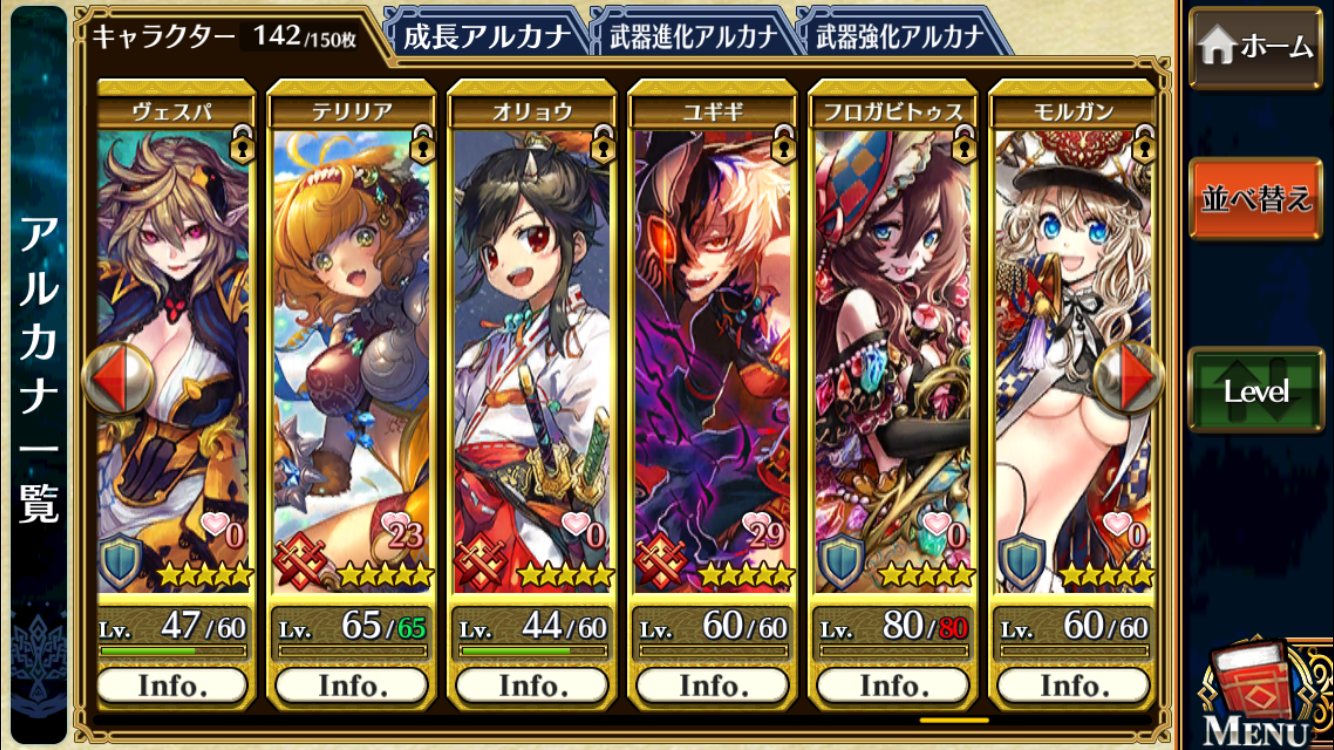Switch to the 成長アルカナ tab
1334x750 pixels.
[484, 37]
